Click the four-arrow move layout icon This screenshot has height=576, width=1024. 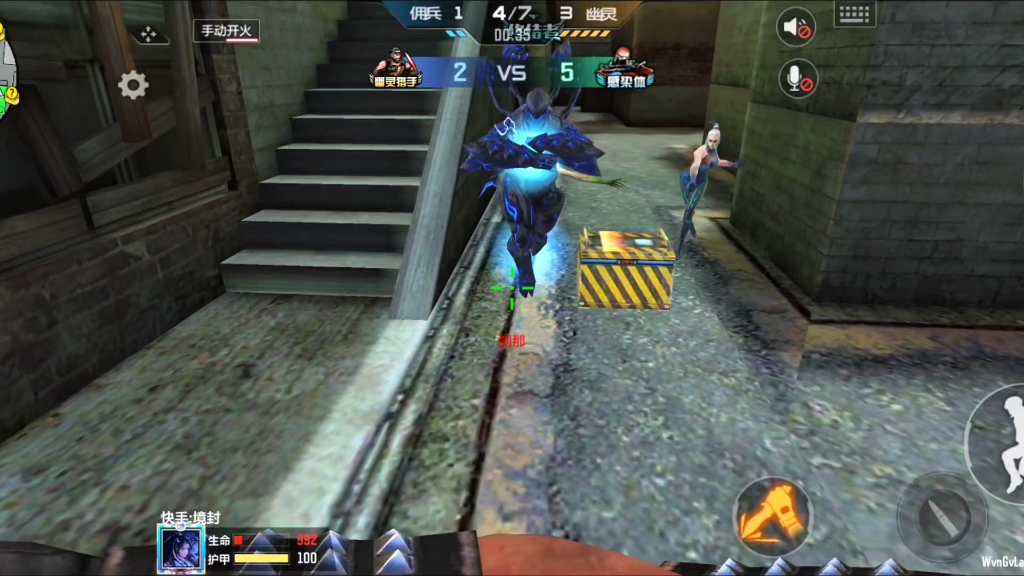pyautogui.click(x=149, y=34)
